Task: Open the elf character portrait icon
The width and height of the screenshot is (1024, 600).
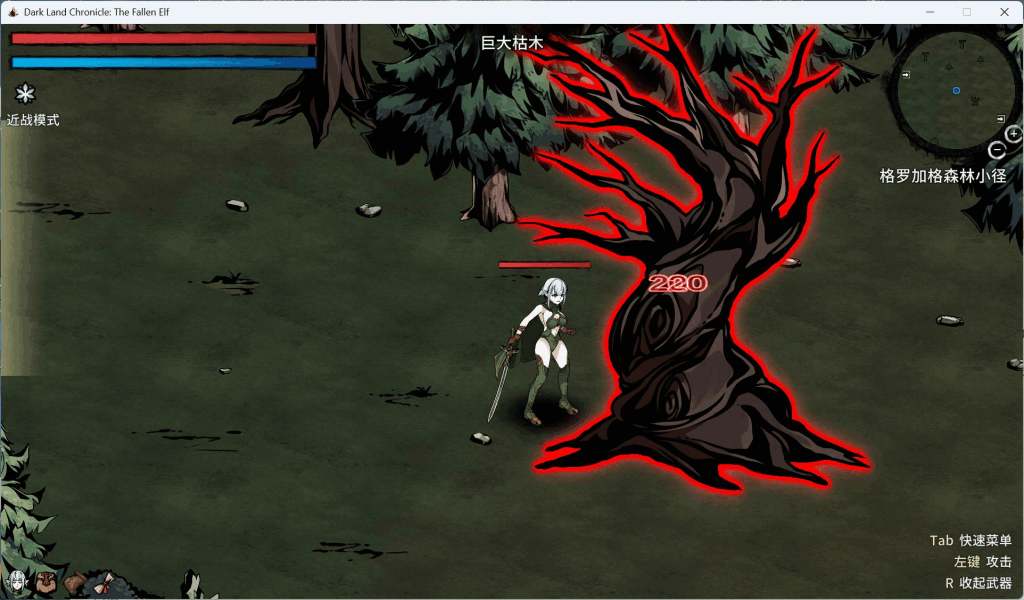Action: [x=16, y=581]
